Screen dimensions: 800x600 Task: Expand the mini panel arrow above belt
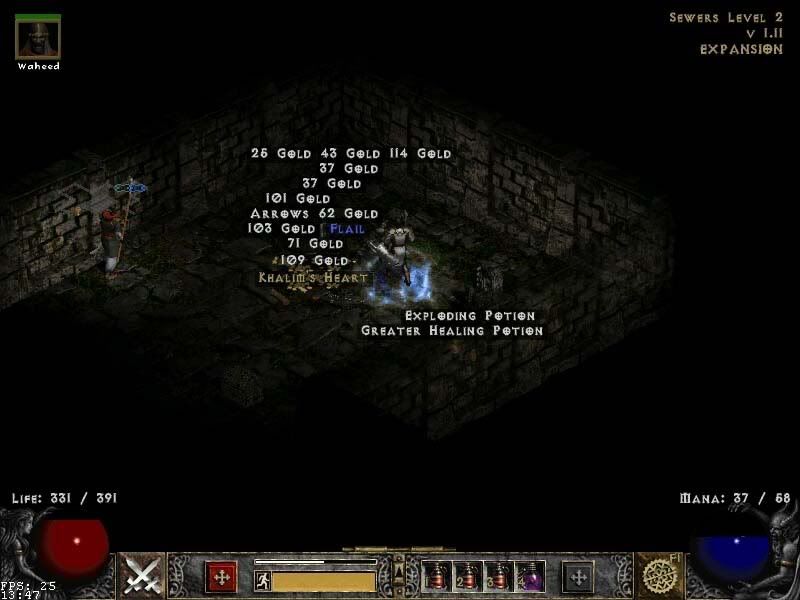pyautogui.click(x=398, y=561)
